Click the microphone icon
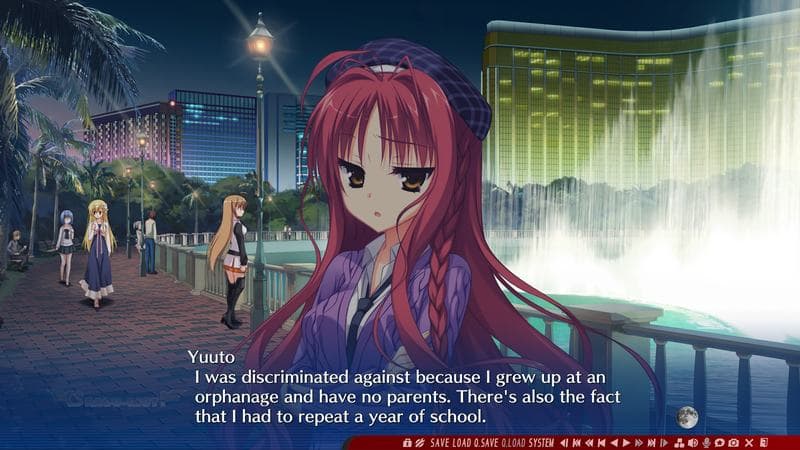The height and width of the screenshot is (450, 800). coord(706,442)
